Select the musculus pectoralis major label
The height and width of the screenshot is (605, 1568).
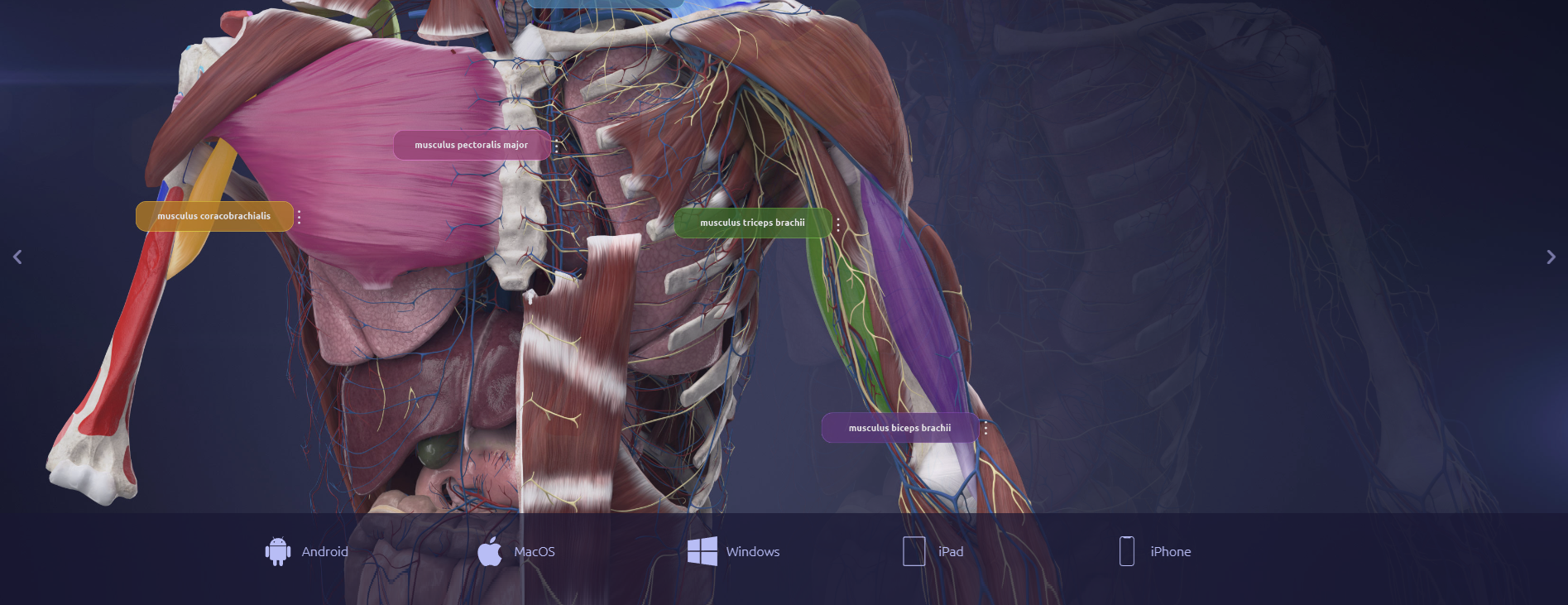[x=471, y=145]
